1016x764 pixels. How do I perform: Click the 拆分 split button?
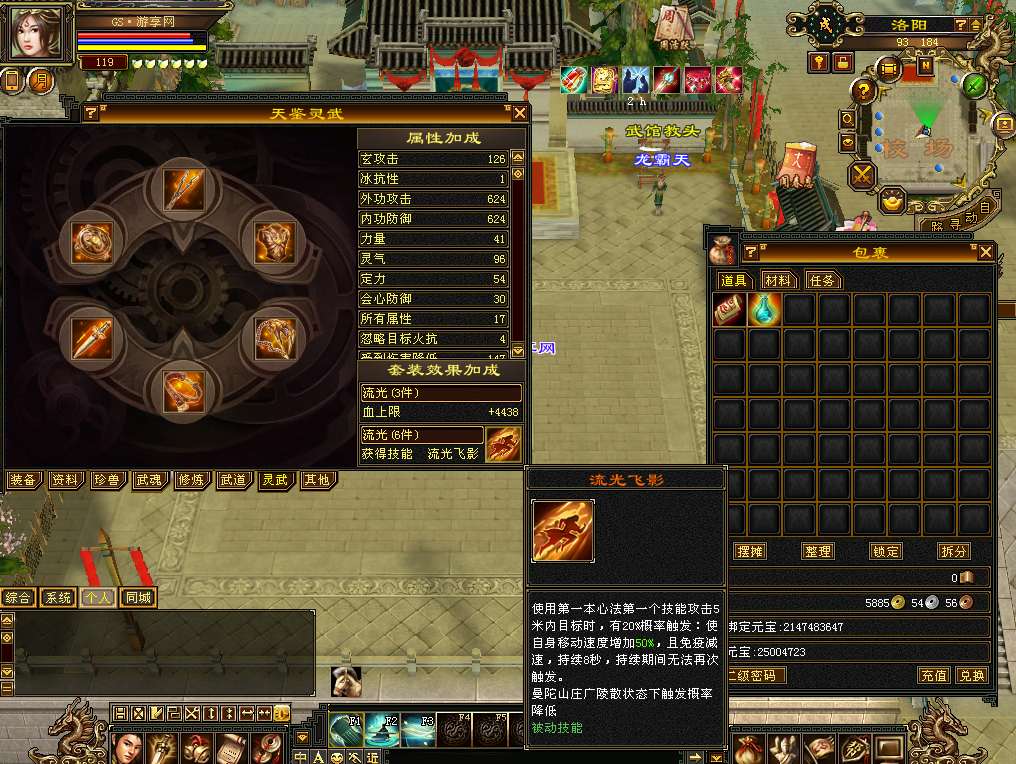(953, 551)
